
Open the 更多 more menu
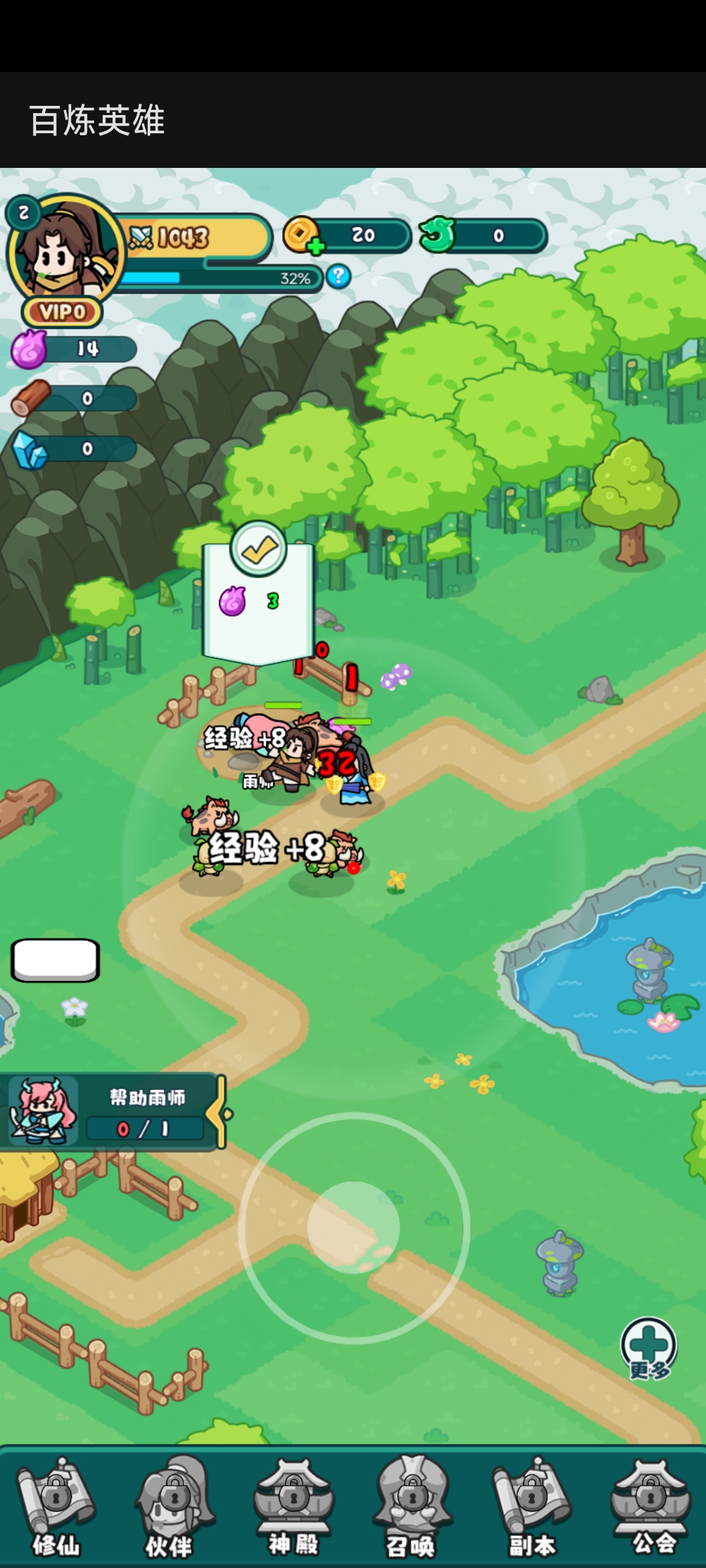tap(648, 1348)
